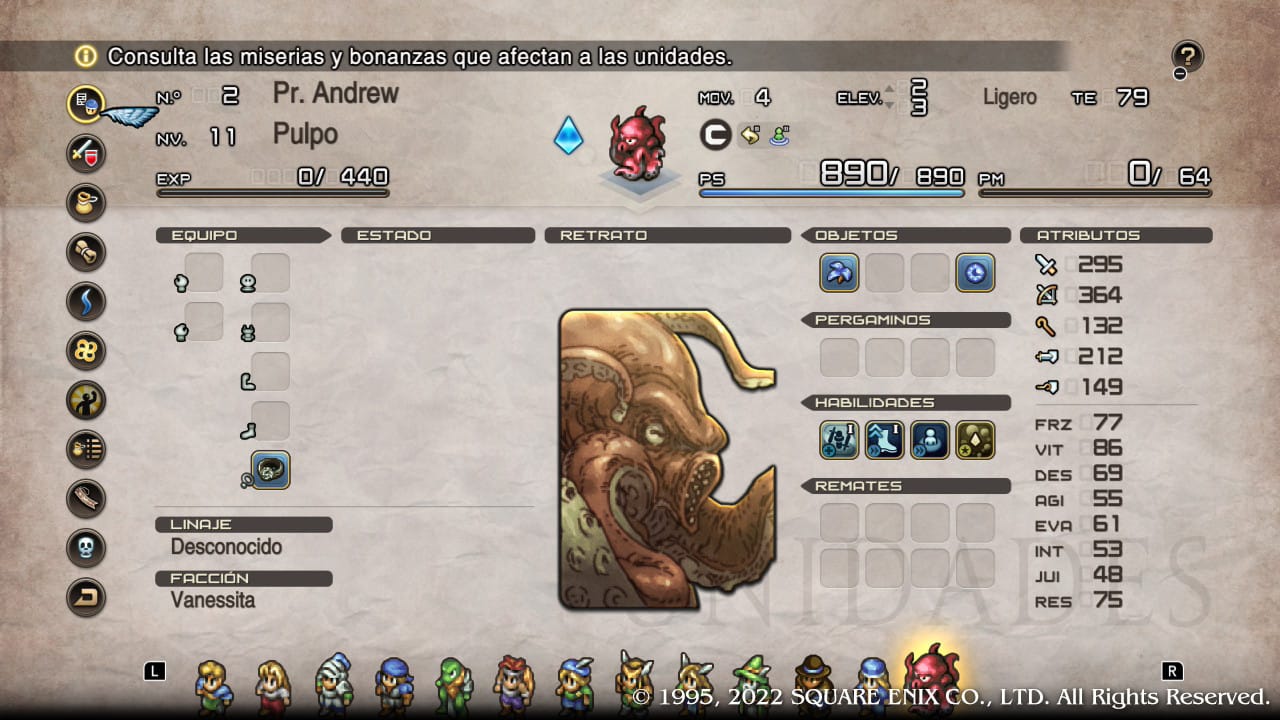Image resolution: width=1280 pixels, height=720 pixels.
Task: Click the C emblem beside the unit sprite
Action: (x=715, y=135)
